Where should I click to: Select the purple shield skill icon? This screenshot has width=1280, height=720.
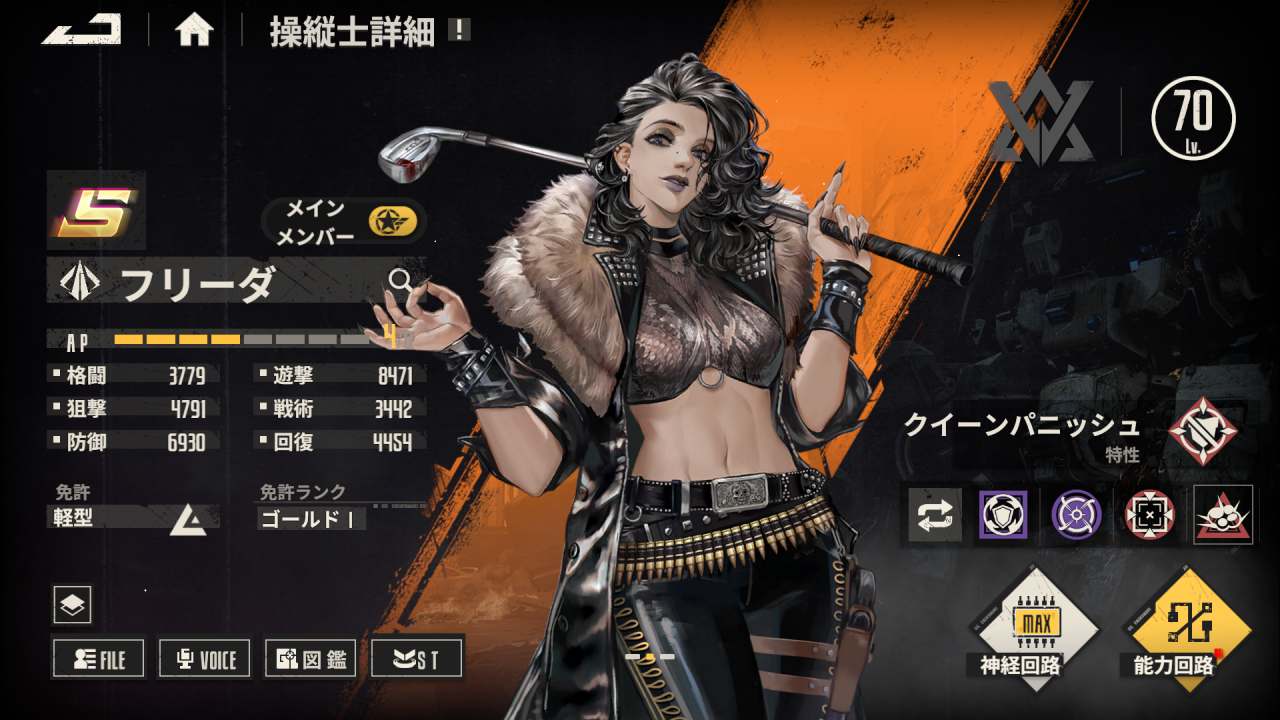click(1002, 515)
